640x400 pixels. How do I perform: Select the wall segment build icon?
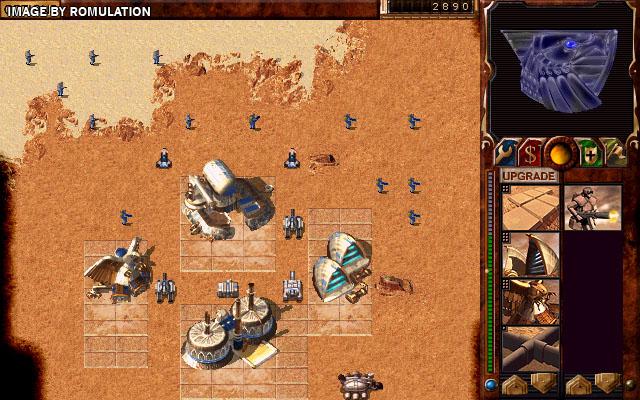[x=531, y=349]
